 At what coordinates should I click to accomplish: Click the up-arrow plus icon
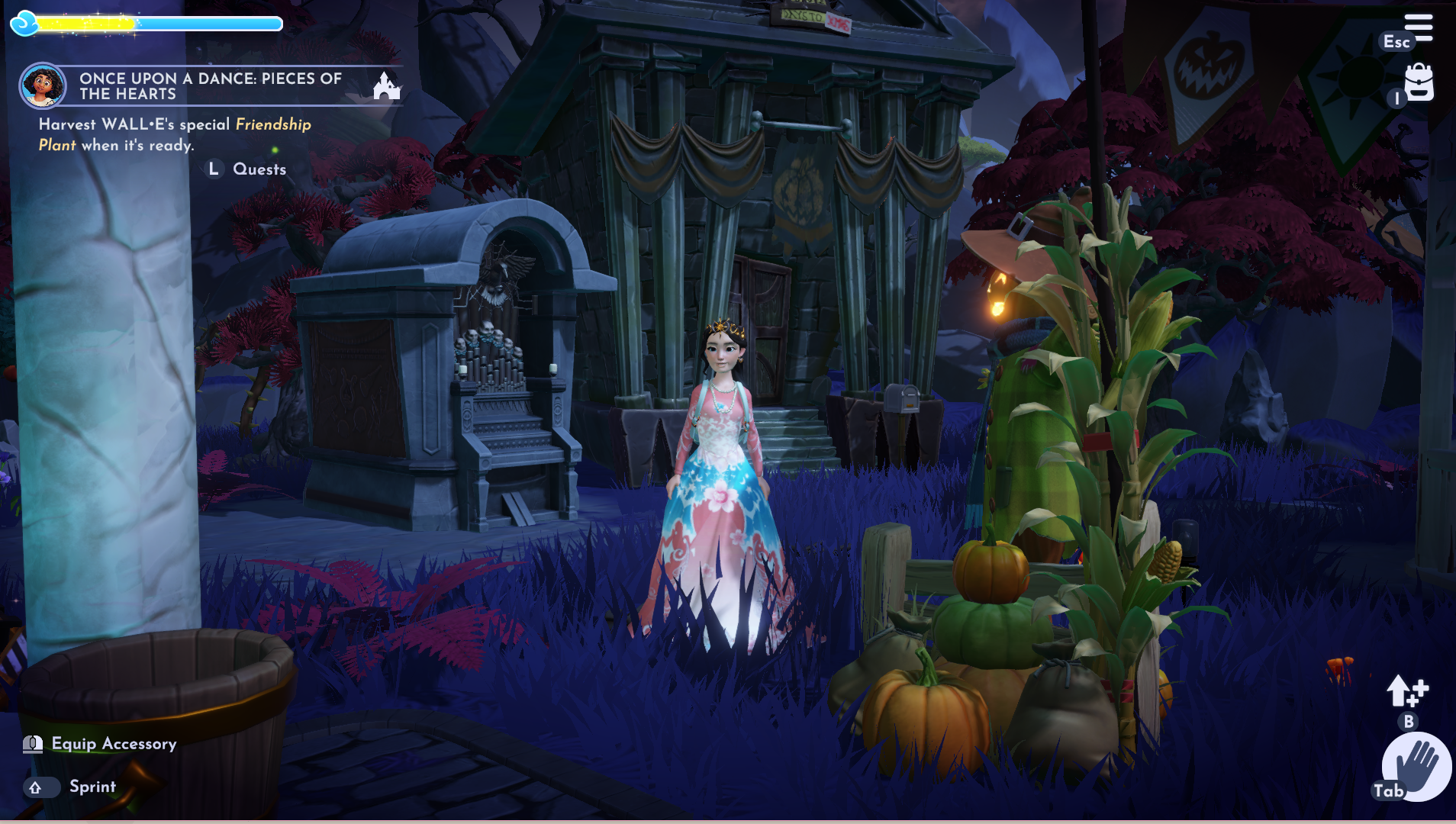pyautogui.click(x=1406, y=691)
